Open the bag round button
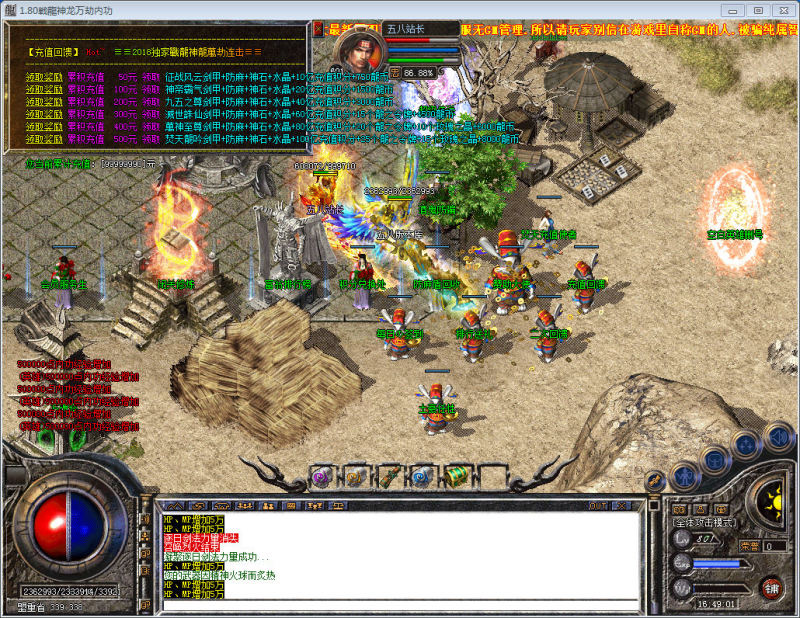The image size is (800, 618). point(714,461)
